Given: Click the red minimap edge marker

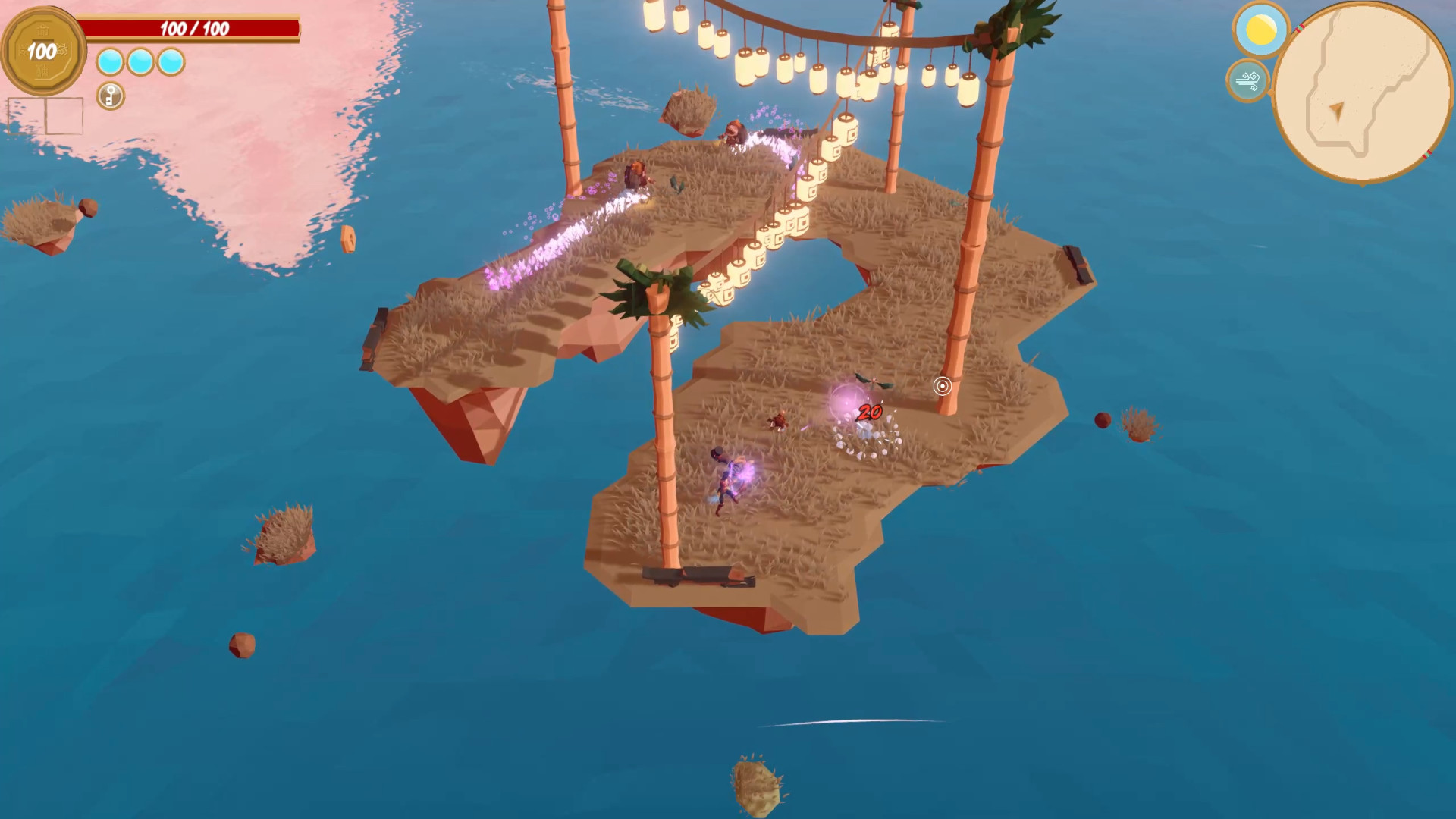Looking at the screenshot, I should pyautogui.click(x=1301, y=28).
